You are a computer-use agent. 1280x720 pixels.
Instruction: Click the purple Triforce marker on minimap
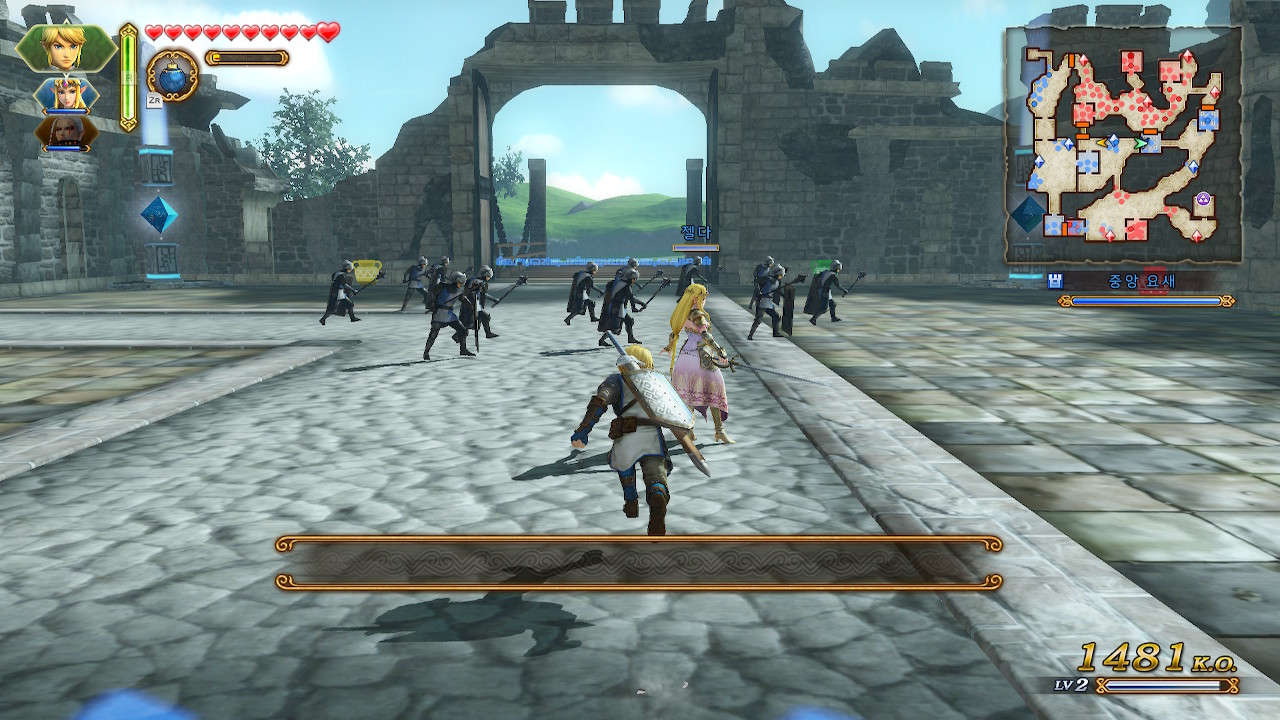pos(1204,199)
